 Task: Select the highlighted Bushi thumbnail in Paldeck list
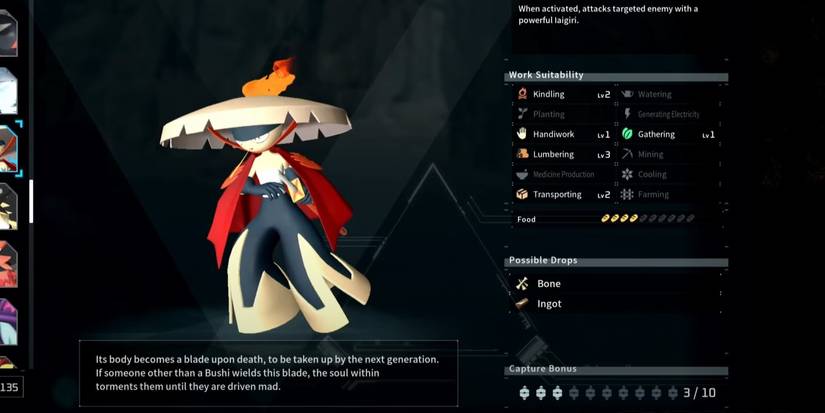pyautogui.click(x=9, y=147)
